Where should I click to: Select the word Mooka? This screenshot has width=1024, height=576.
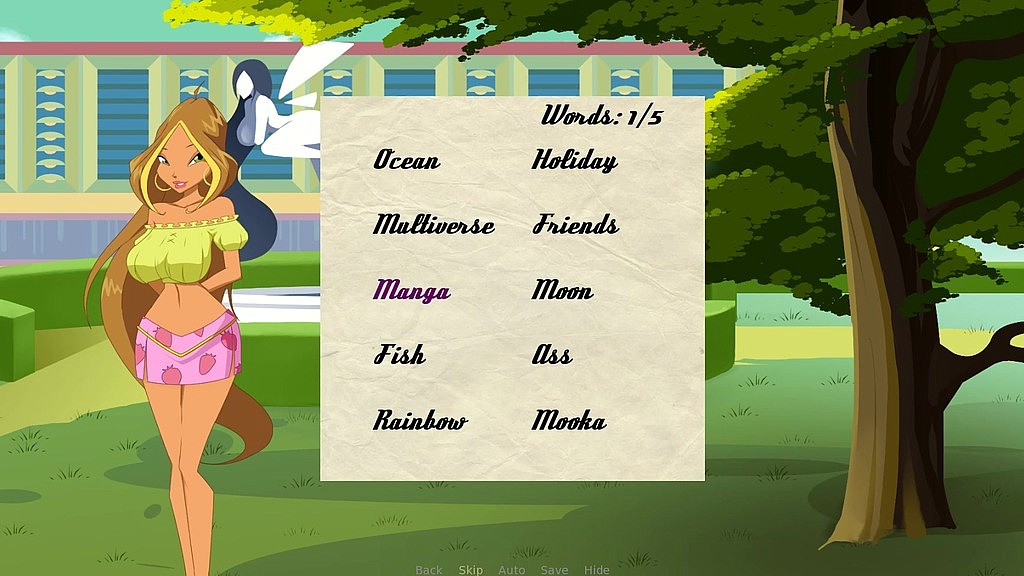click(569, 421)
